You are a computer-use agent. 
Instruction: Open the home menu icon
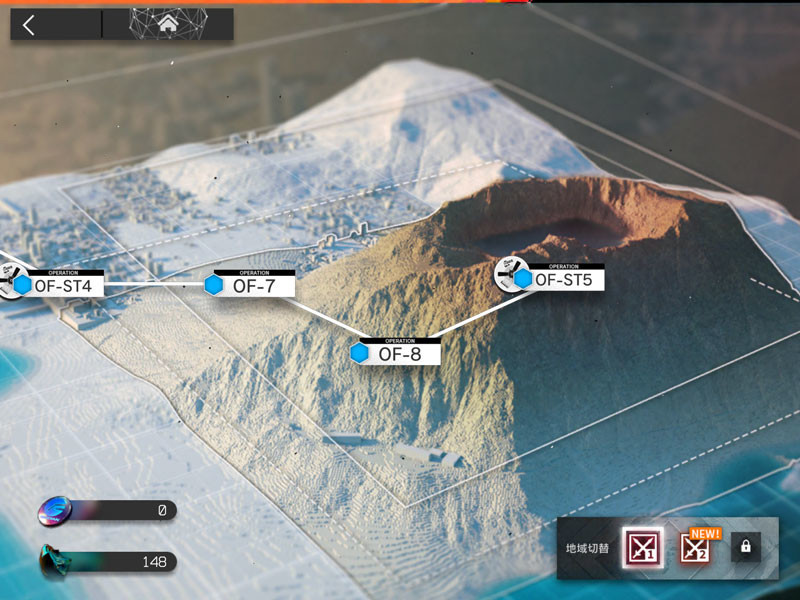(x=168, y=26)
